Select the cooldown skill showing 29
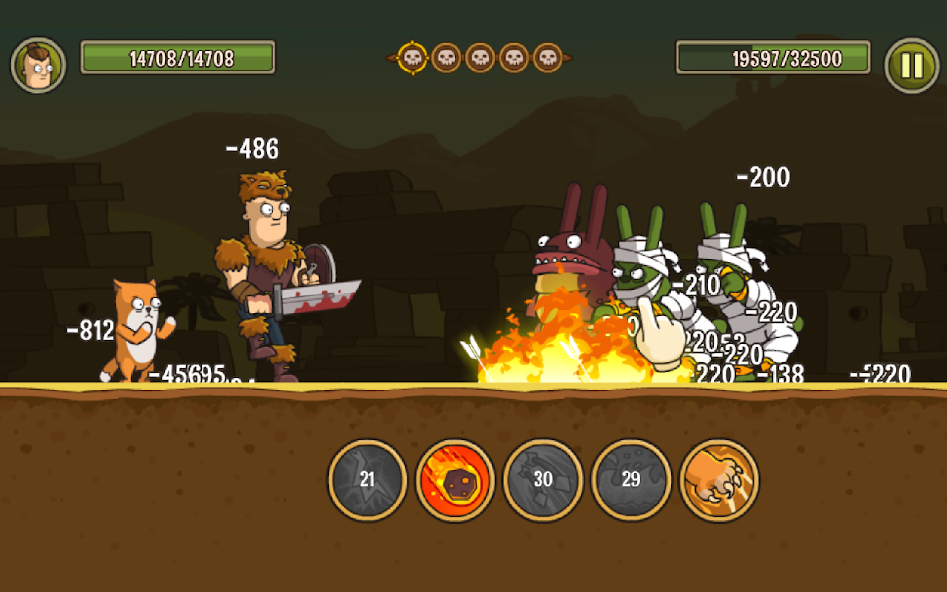The width and height of the screenshot is (947, 592). click(631, 480)
